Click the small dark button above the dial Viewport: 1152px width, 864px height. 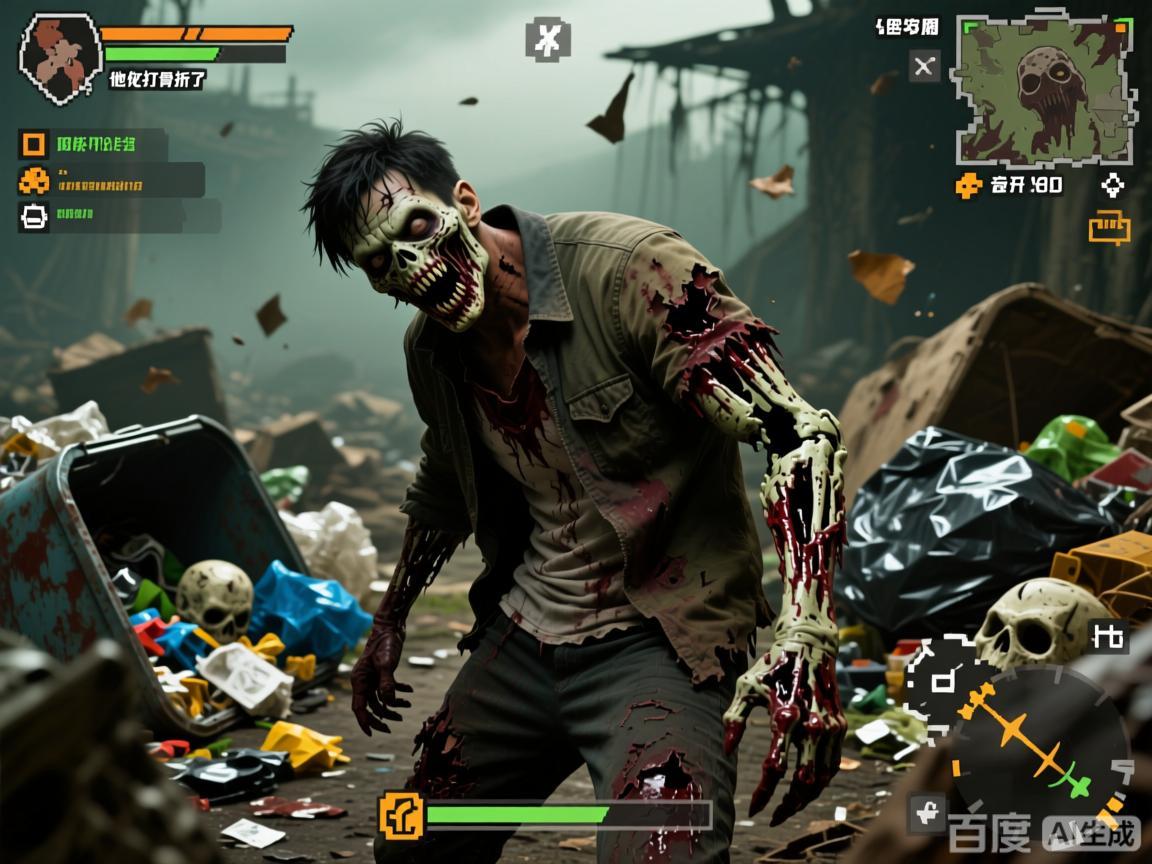click(x=1107, y=636)
